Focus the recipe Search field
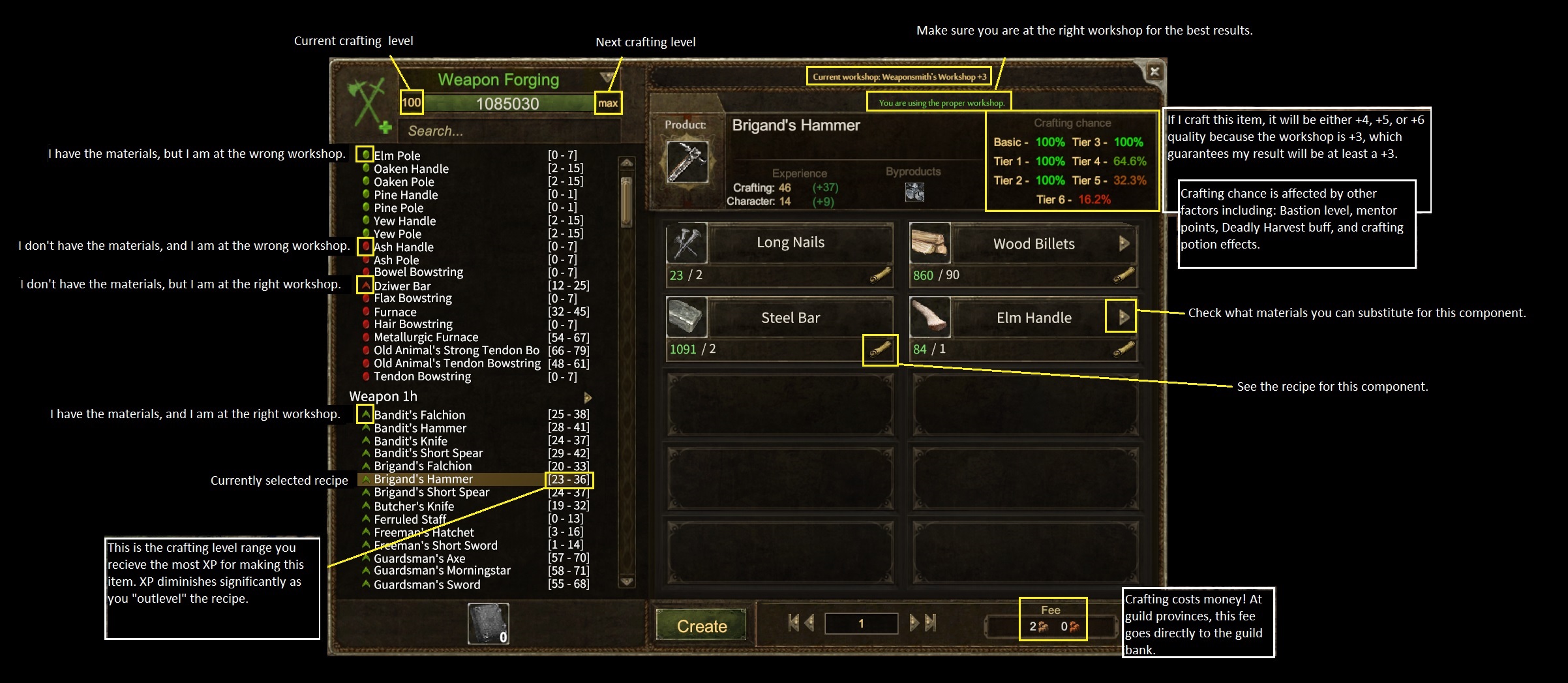This screenshot has height=683, width=1568. [x=509, y=131]
